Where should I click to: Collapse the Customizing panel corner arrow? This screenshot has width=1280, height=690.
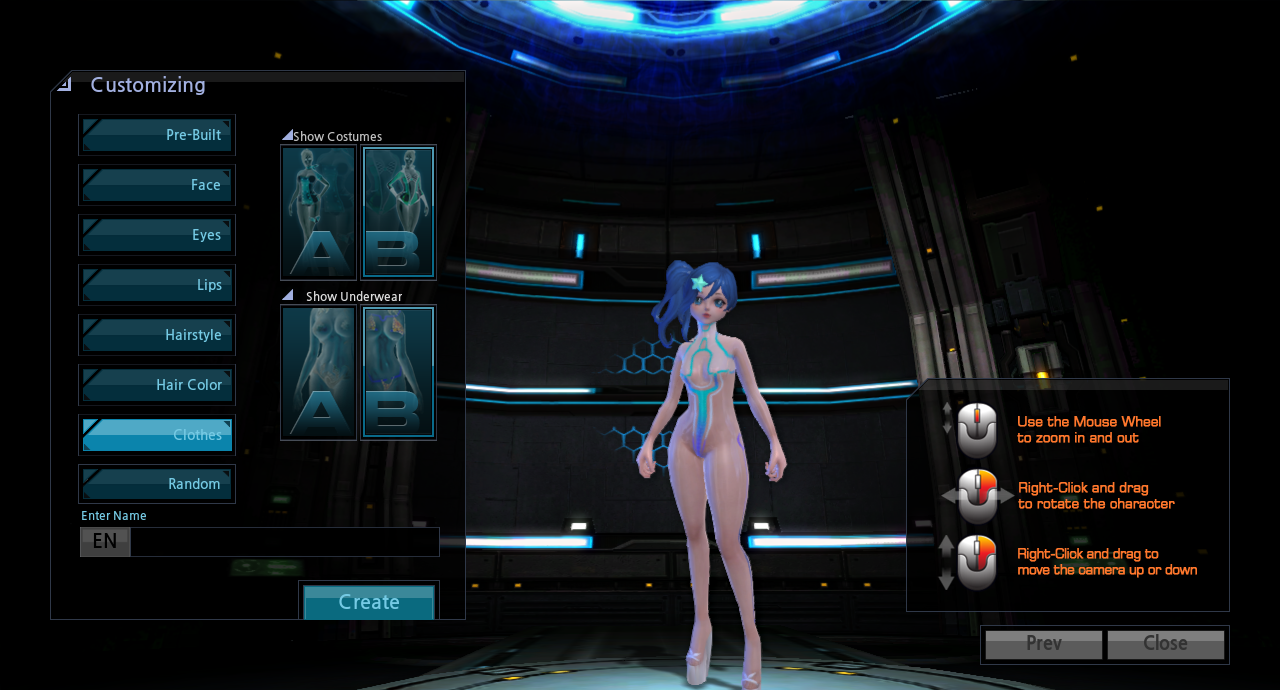(65, 84)
